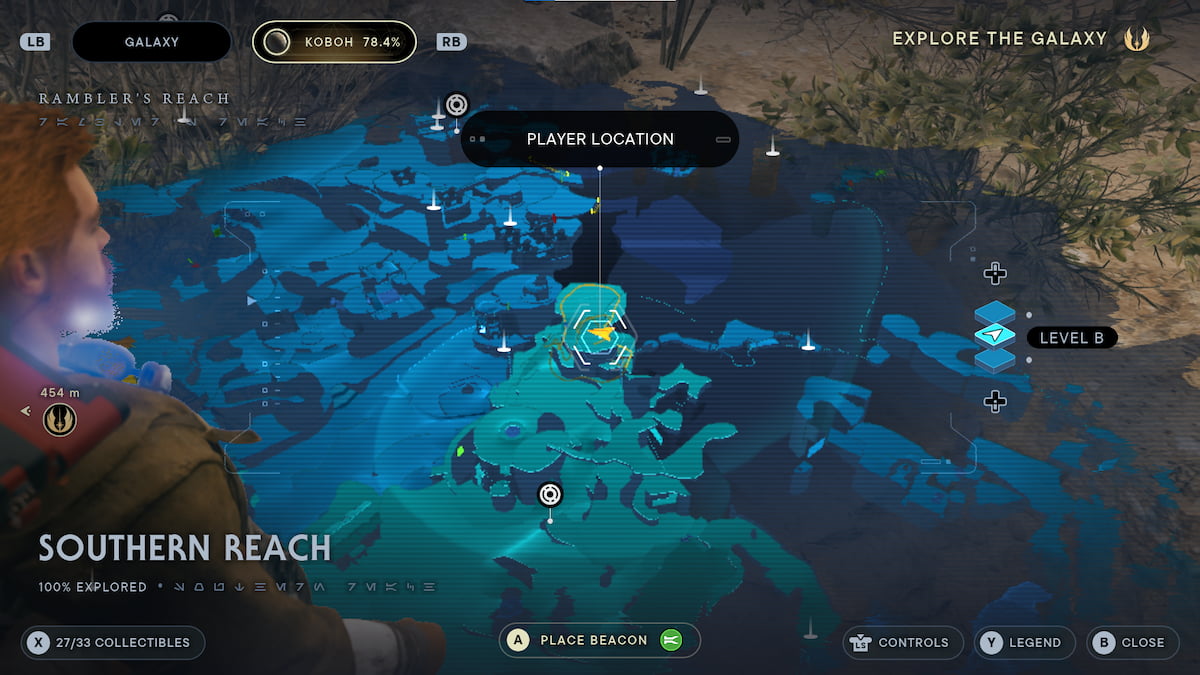The width and height of the screenshot is (1200, 675).
Task: Select the circular marker in the teal Southern Reach area
Action: tap(550, 494)
